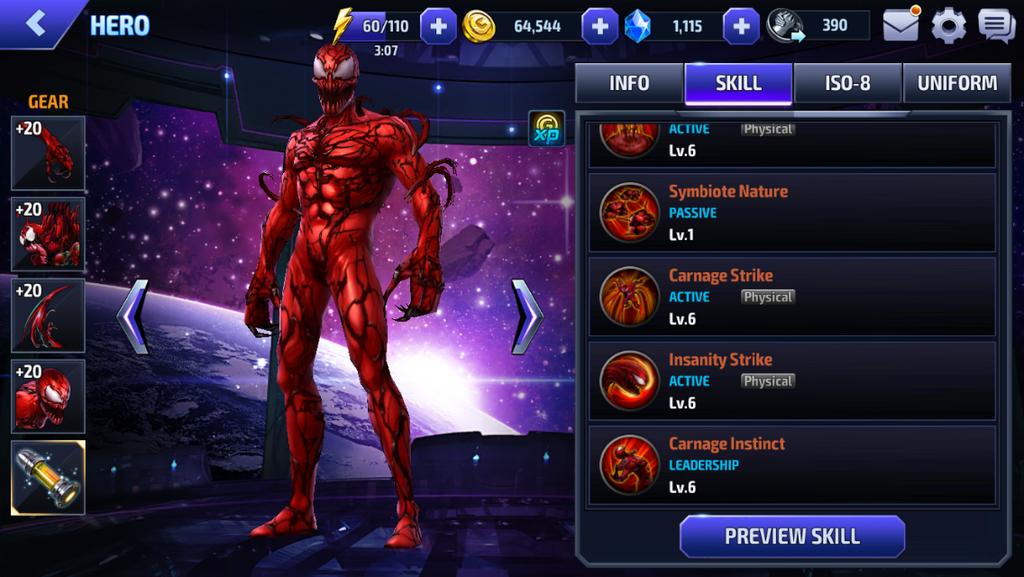The height and width of the screenshot is (577, 1024).
Task: Open the settings gear
Action: [948, 25]
